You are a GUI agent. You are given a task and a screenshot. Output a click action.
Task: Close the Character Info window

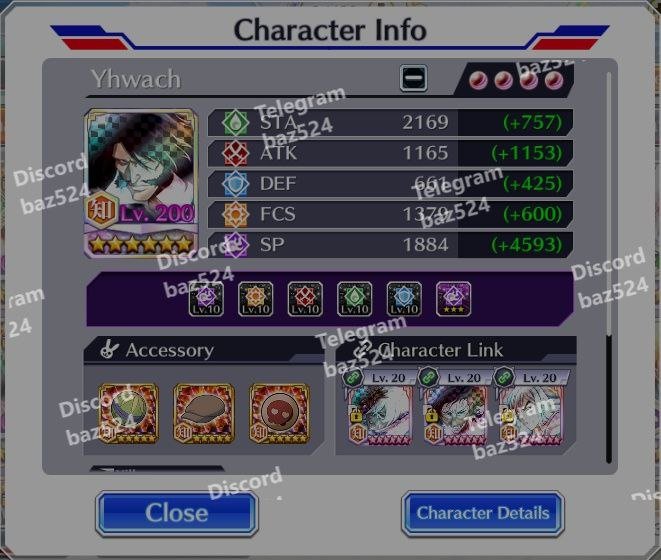176,513
